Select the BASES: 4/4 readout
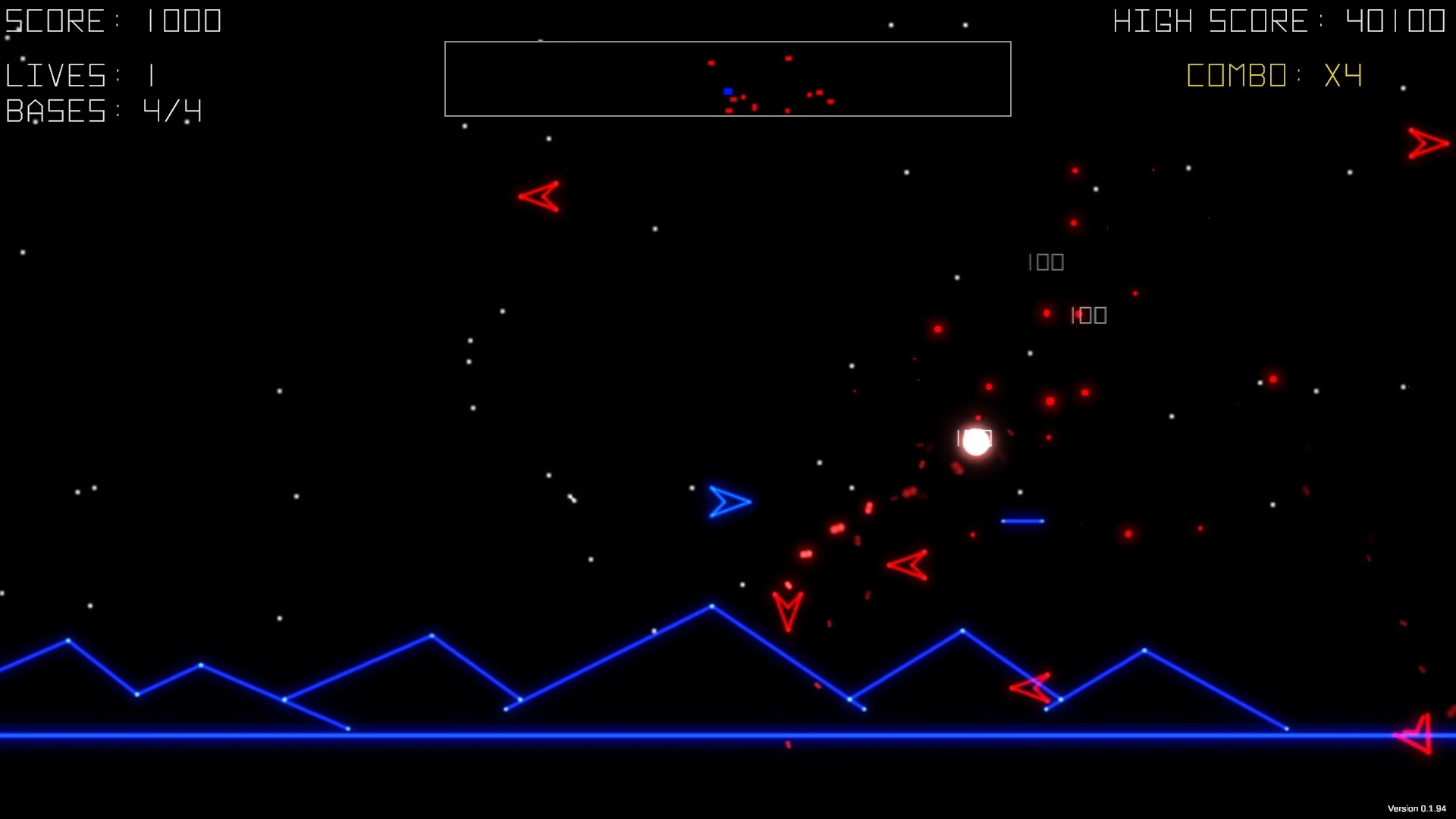Screen dimensions: 1456x819 coord(103,111)
